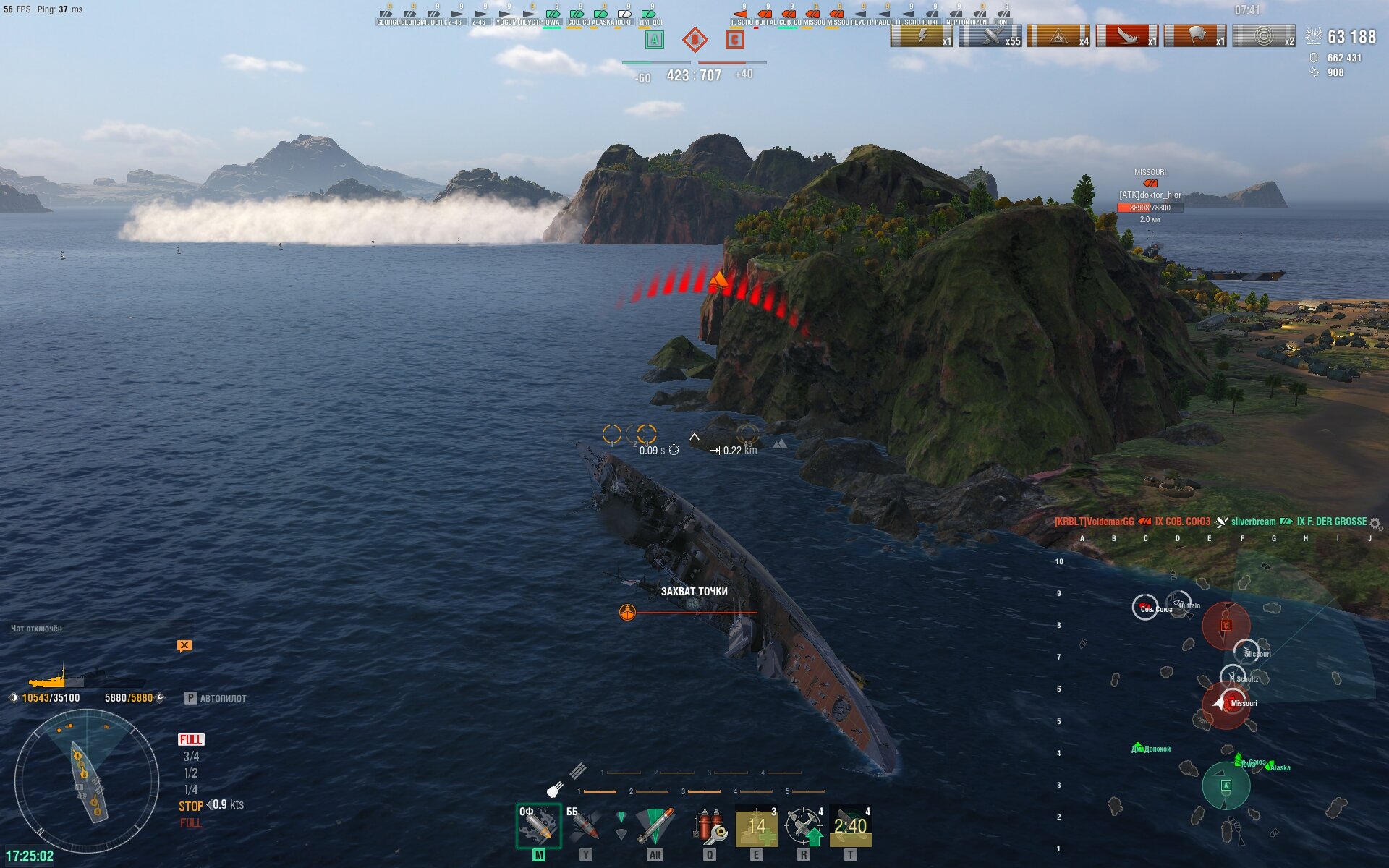Launch the catapult fighter consumable
The image size is (1389, 868).
pos(804,826)
